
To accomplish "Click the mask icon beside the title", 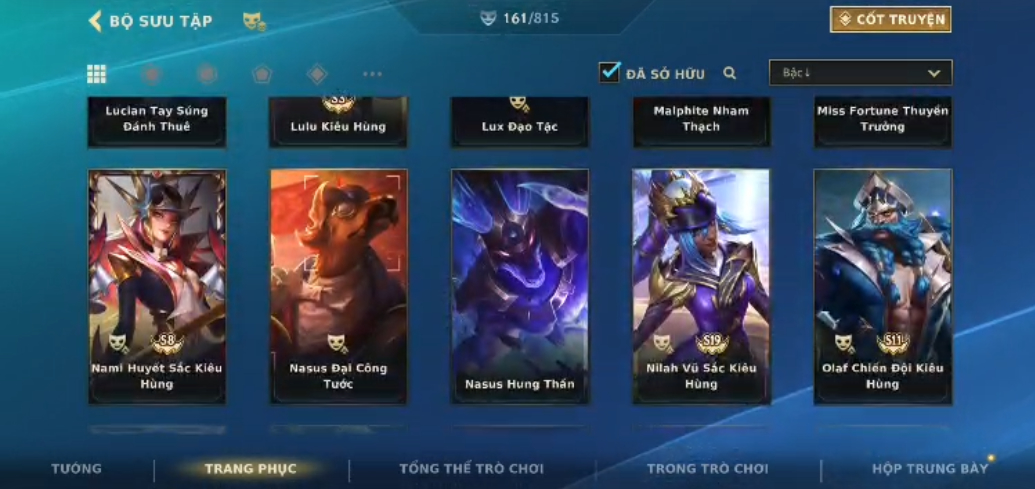I will tap(254, 21).
